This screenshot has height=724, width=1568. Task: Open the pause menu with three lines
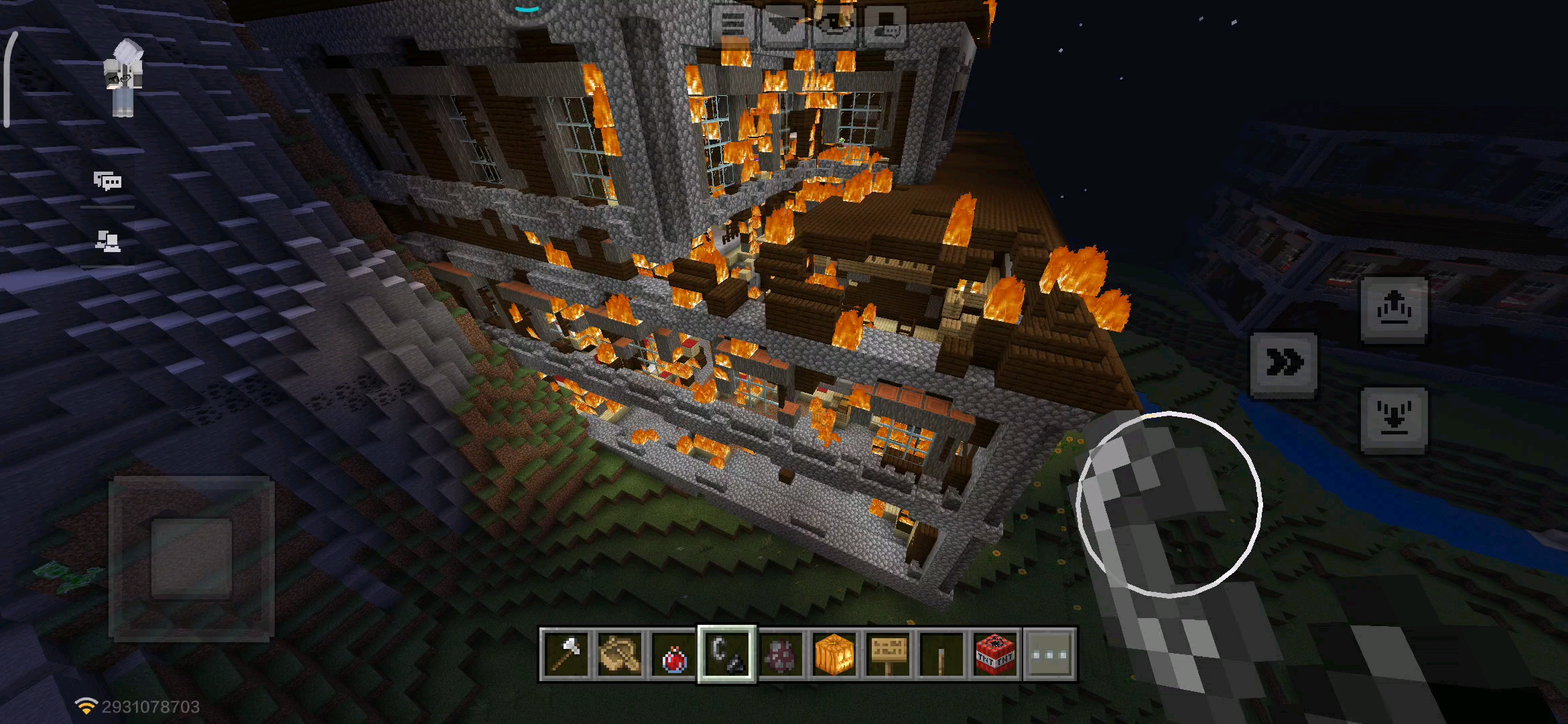tap(733, 26)
